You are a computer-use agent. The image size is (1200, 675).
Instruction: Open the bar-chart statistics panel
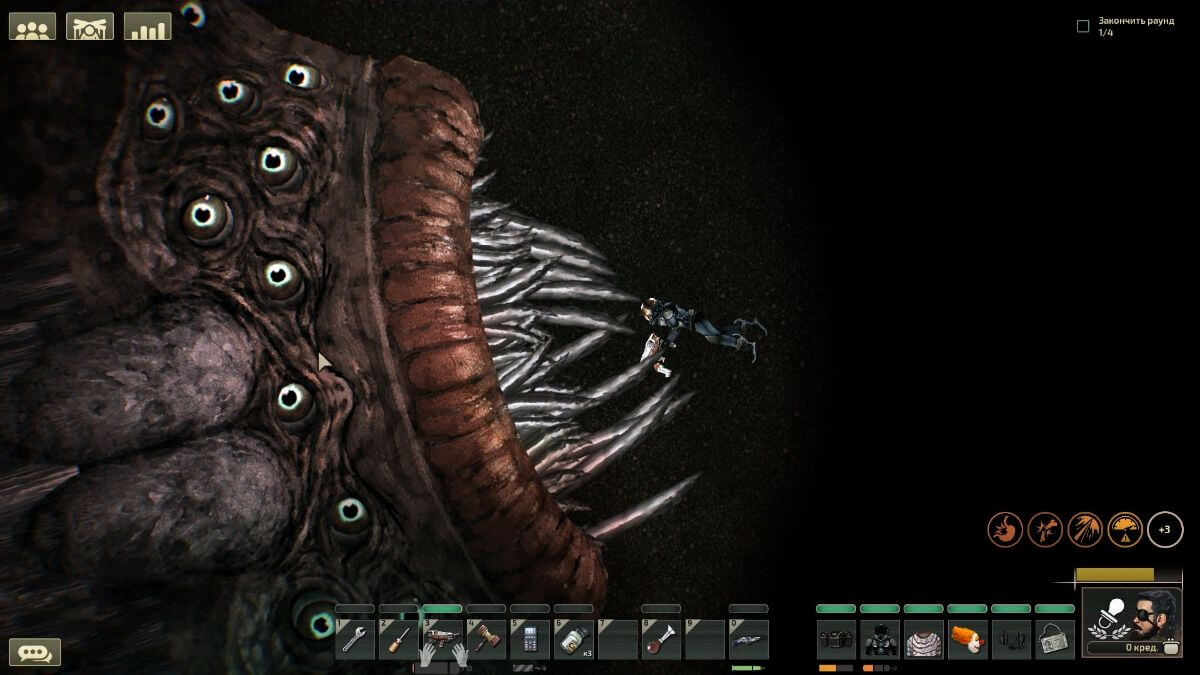pos(147,26)
